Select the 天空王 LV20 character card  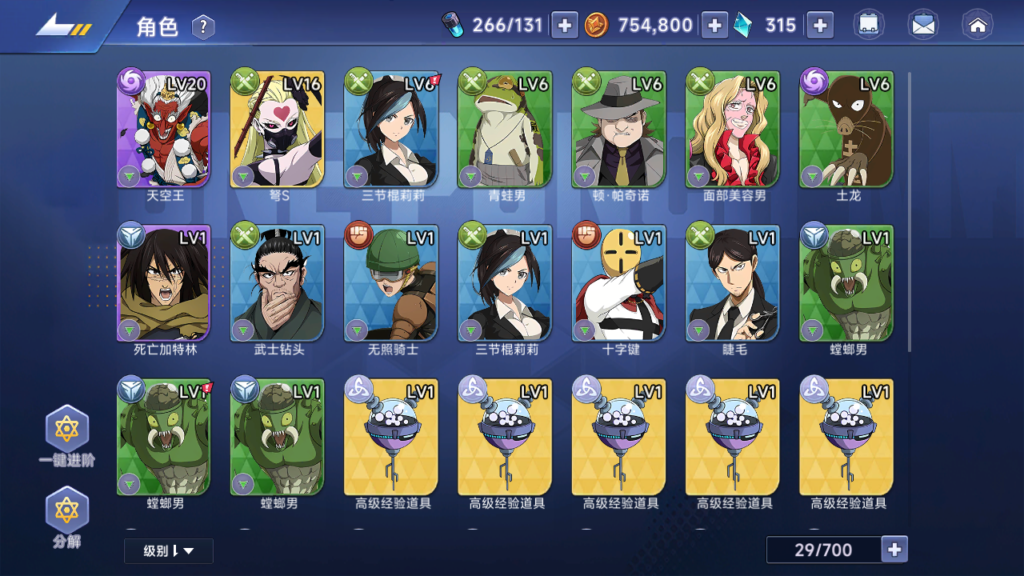pyautogui.click(x=166, y=129)
